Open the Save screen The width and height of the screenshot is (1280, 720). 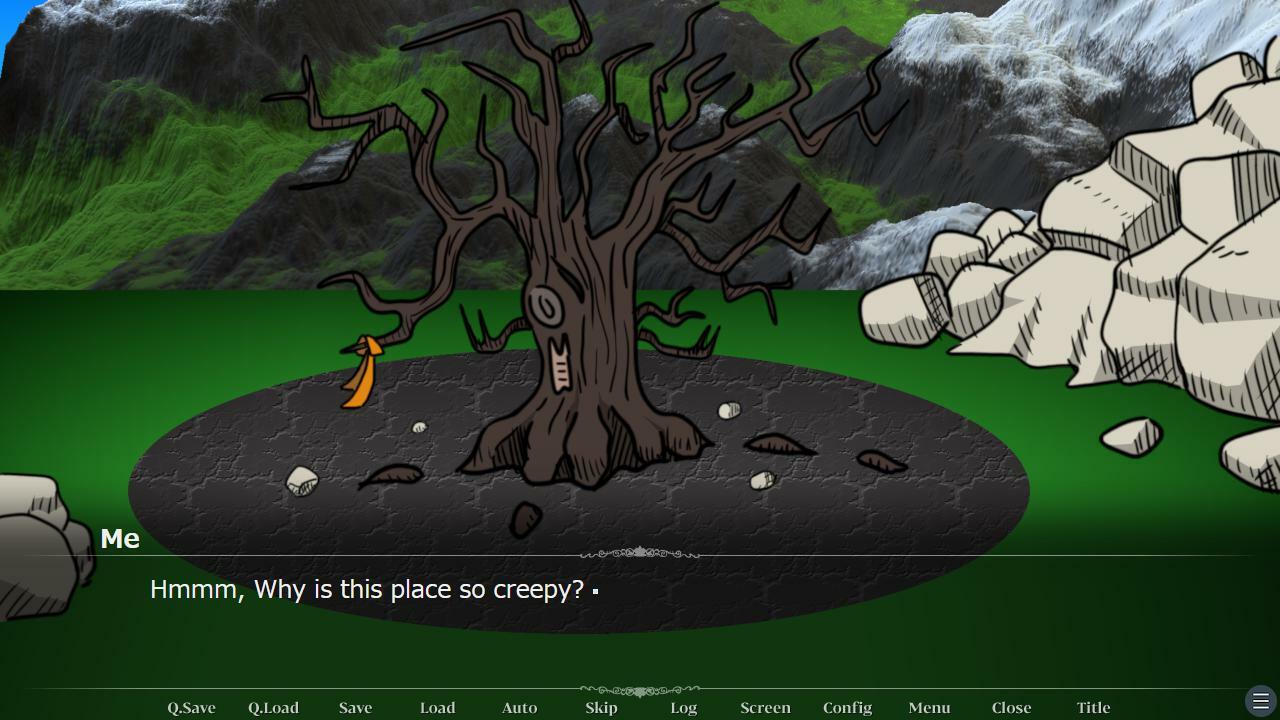(x=355, y=707)
